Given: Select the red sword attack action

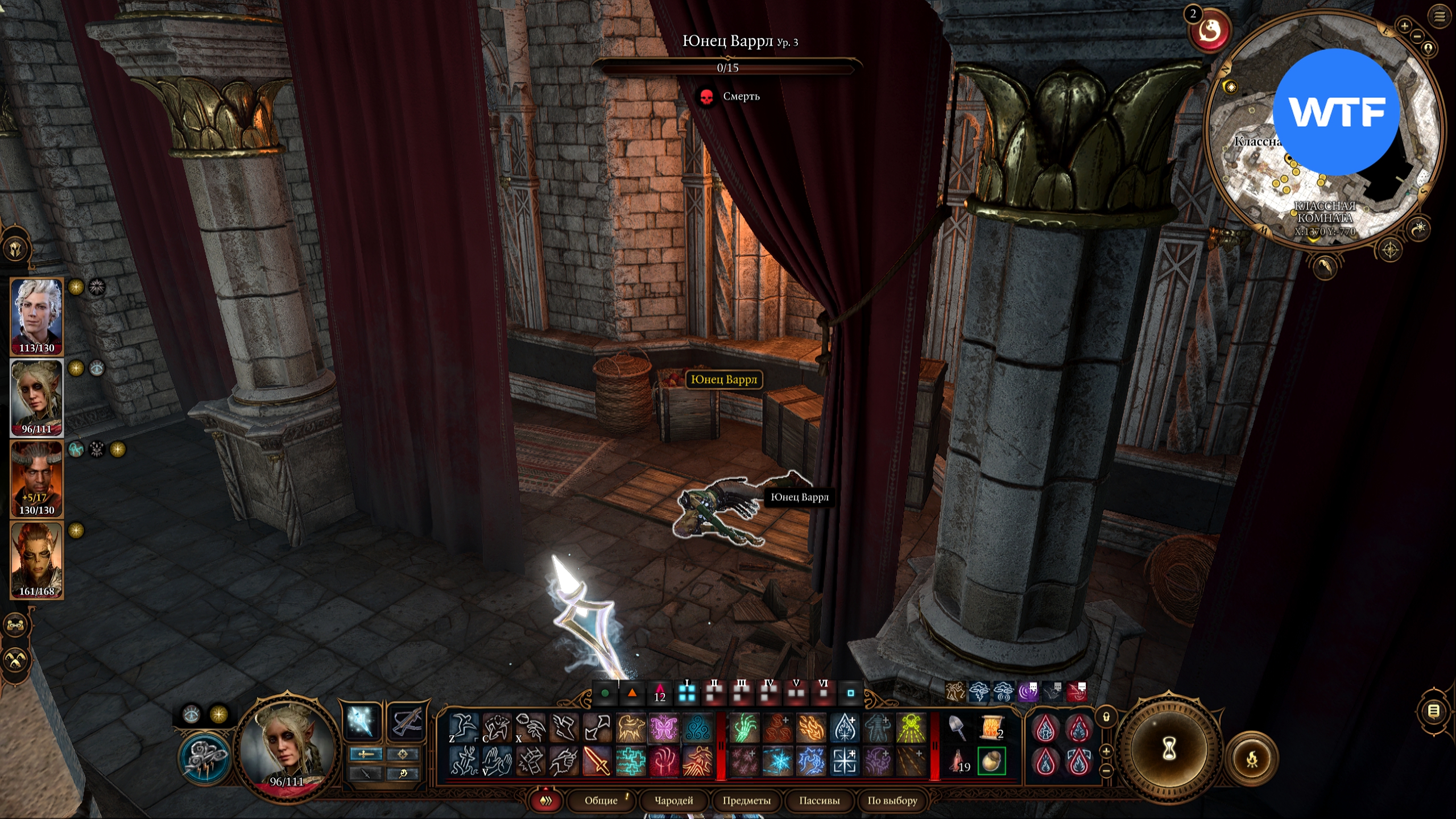Looking at the screenshot, I should (x=597, y=761).
